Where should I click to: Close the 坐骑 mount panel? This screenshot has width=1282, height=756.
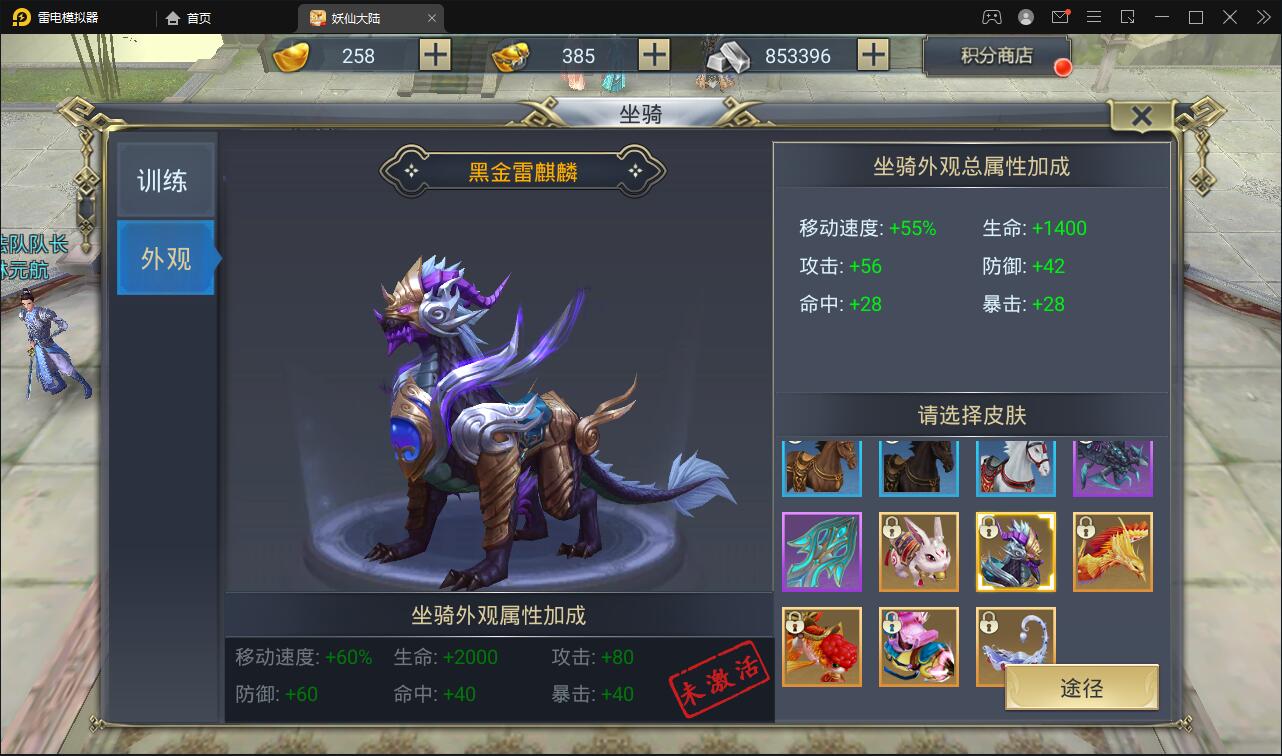click(x=1141, y=115)
